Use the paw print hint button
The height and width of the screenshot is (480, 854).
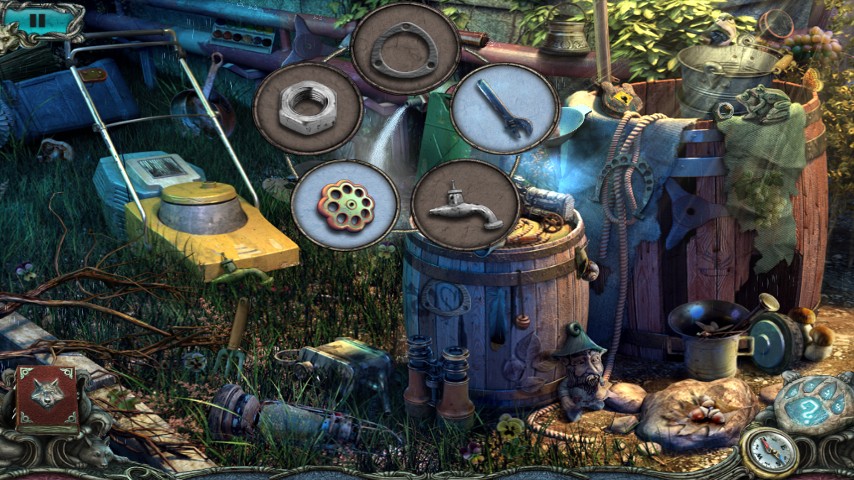click(x=812, y=405)
